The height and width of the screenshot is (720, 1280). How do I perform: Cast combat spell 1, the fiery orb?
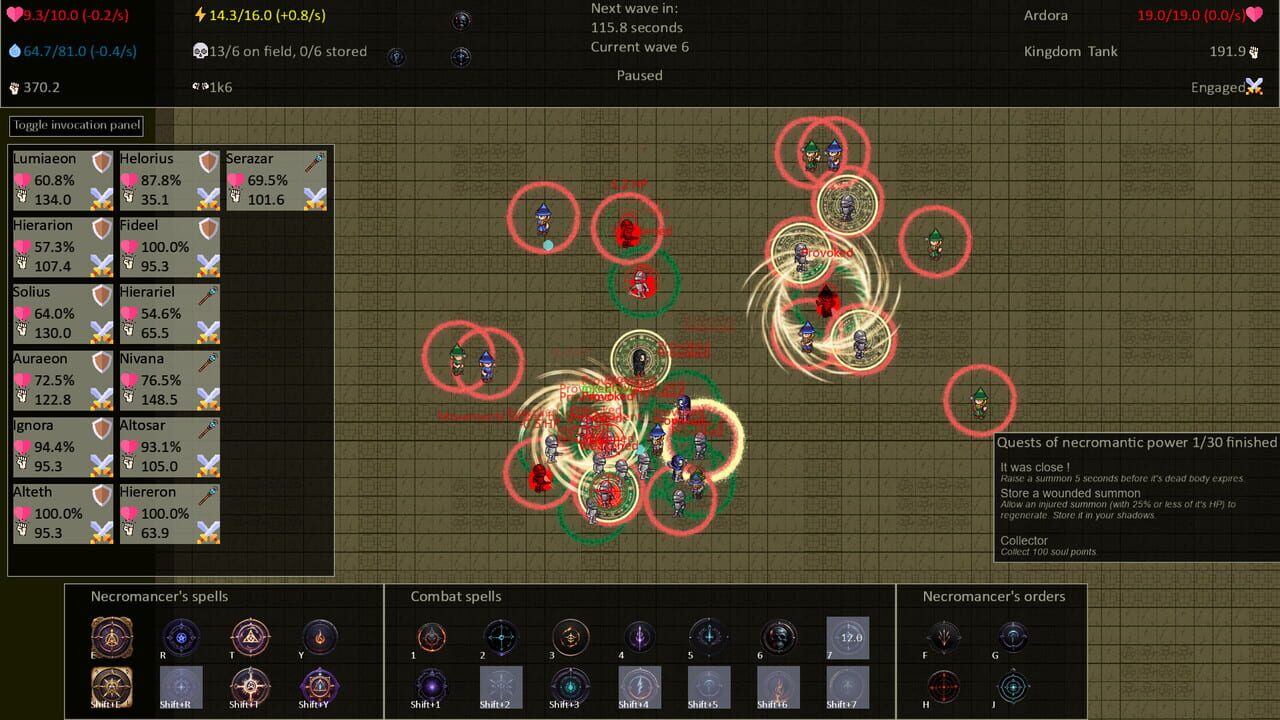(431, 638)
